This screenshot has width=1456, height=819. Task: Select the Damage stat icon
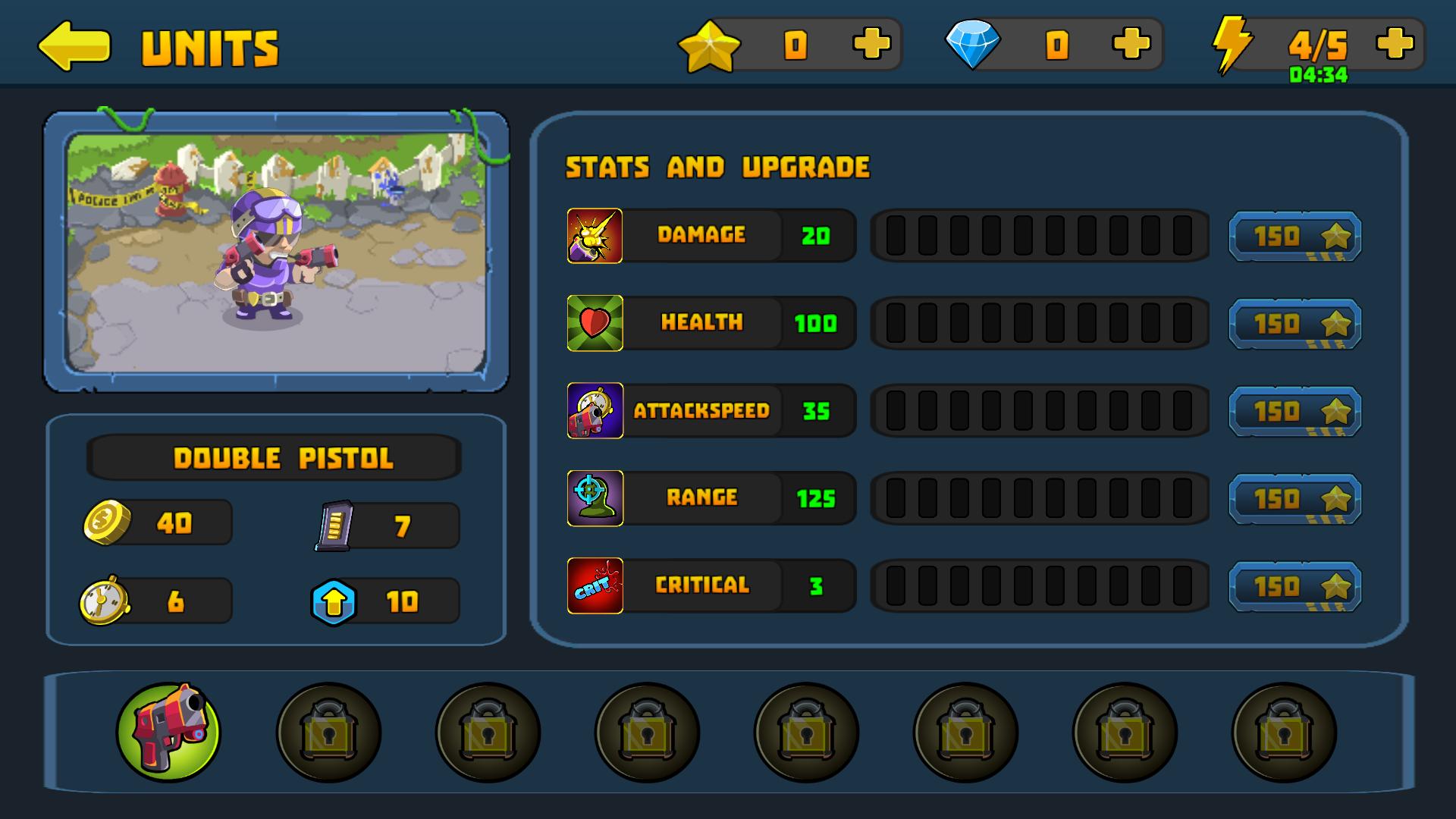(x=595, y=235)
